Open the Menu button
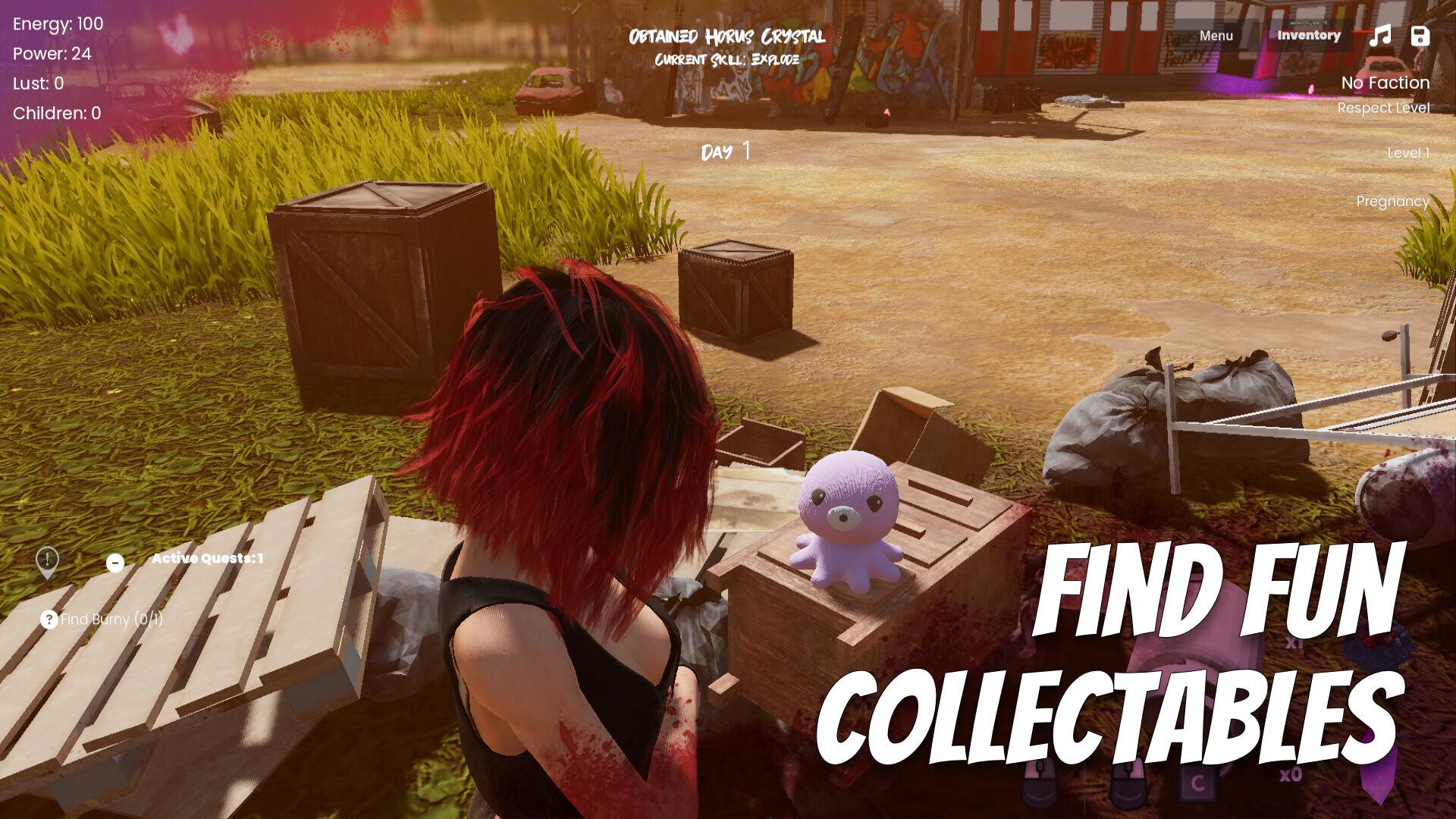1456x819 pixels. pyautogui.click(x=1216, y=36)
